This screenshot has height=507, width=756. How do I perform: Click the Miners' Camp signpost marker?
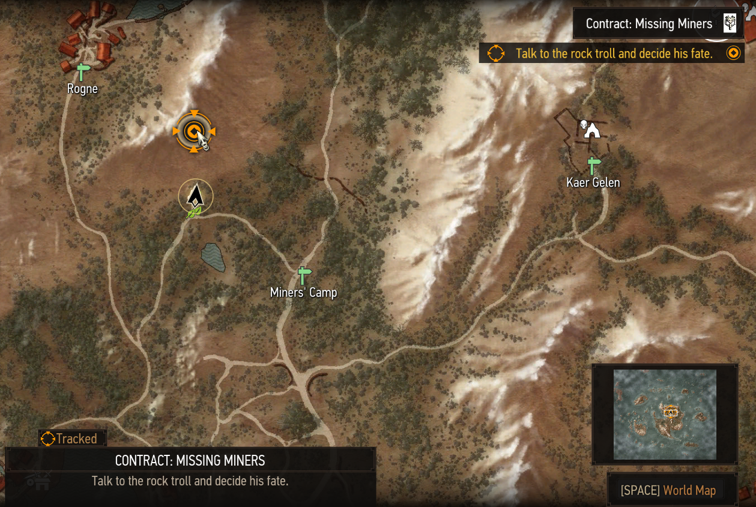coord(304,274)
